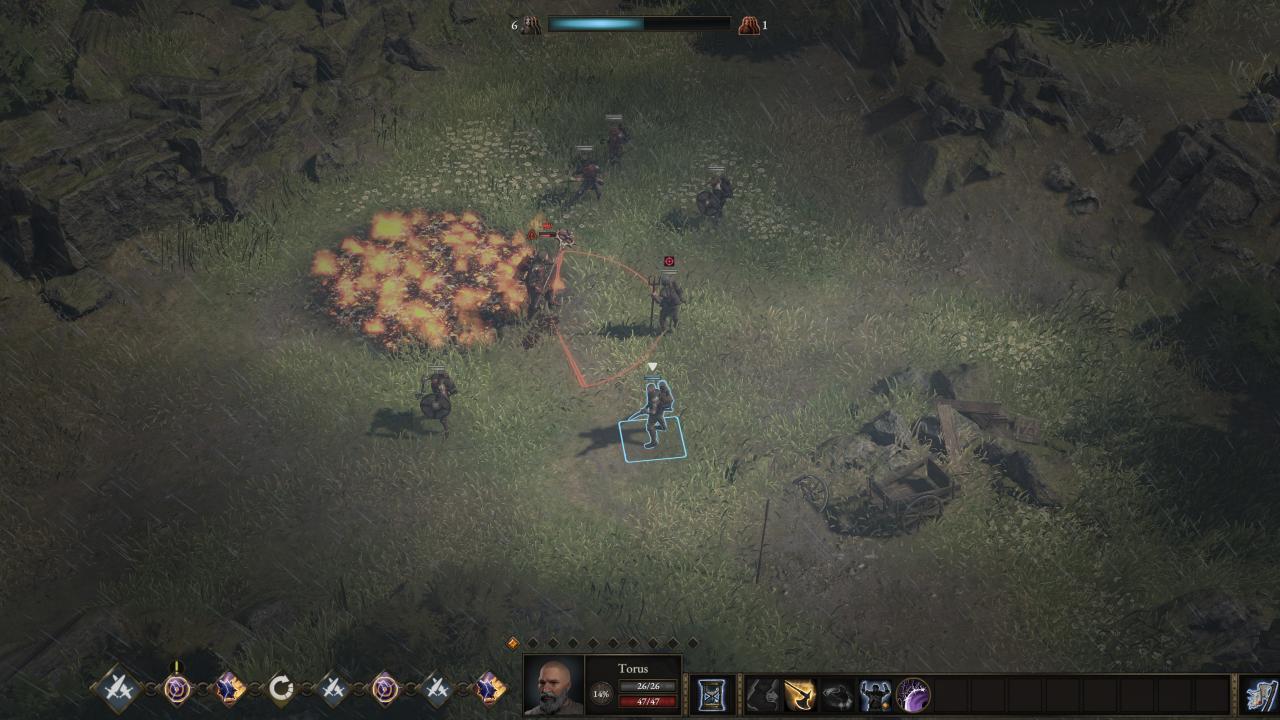Select the blue-highlighted unit Torus
This screenshot has width=1280, height=720.
tap(653, 415)
